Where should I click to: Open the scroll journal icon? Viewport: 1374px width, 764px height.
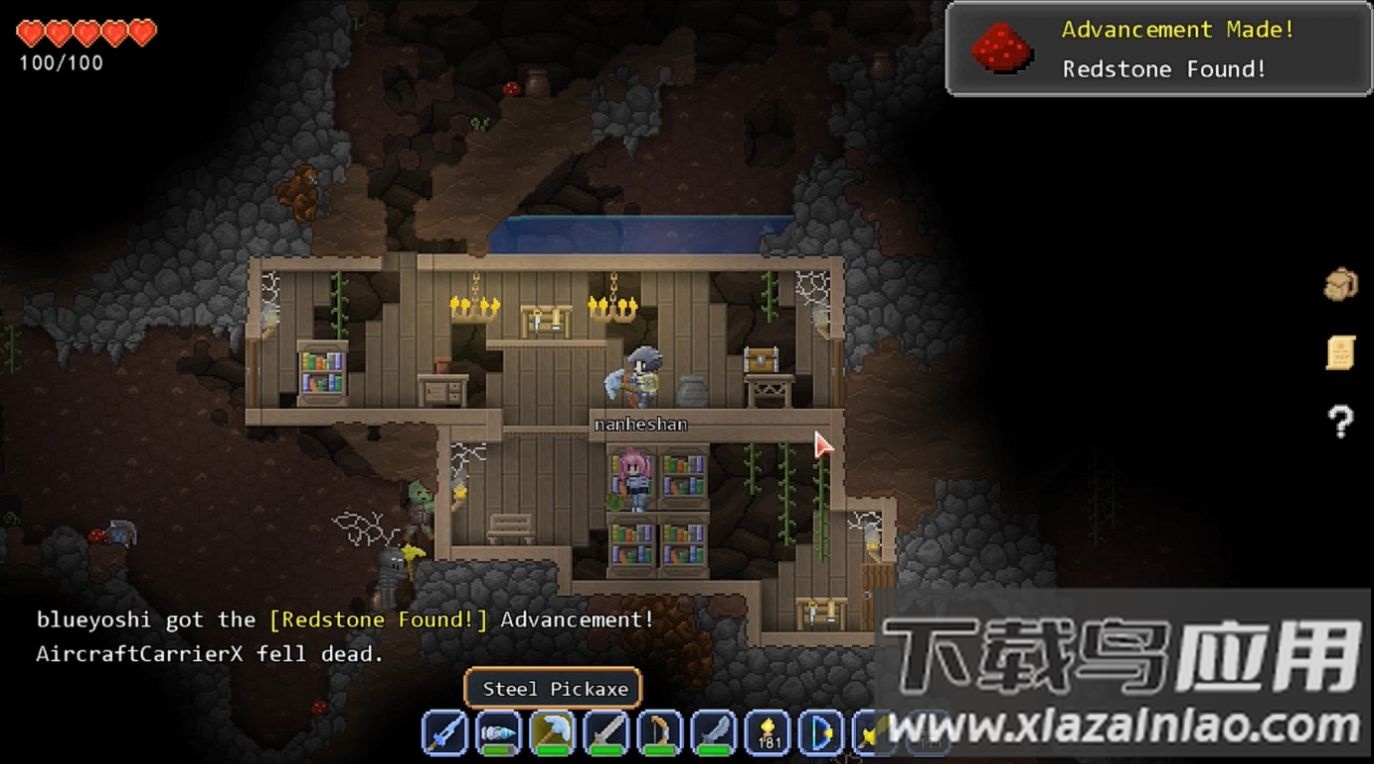click(x=1340, y=352)
